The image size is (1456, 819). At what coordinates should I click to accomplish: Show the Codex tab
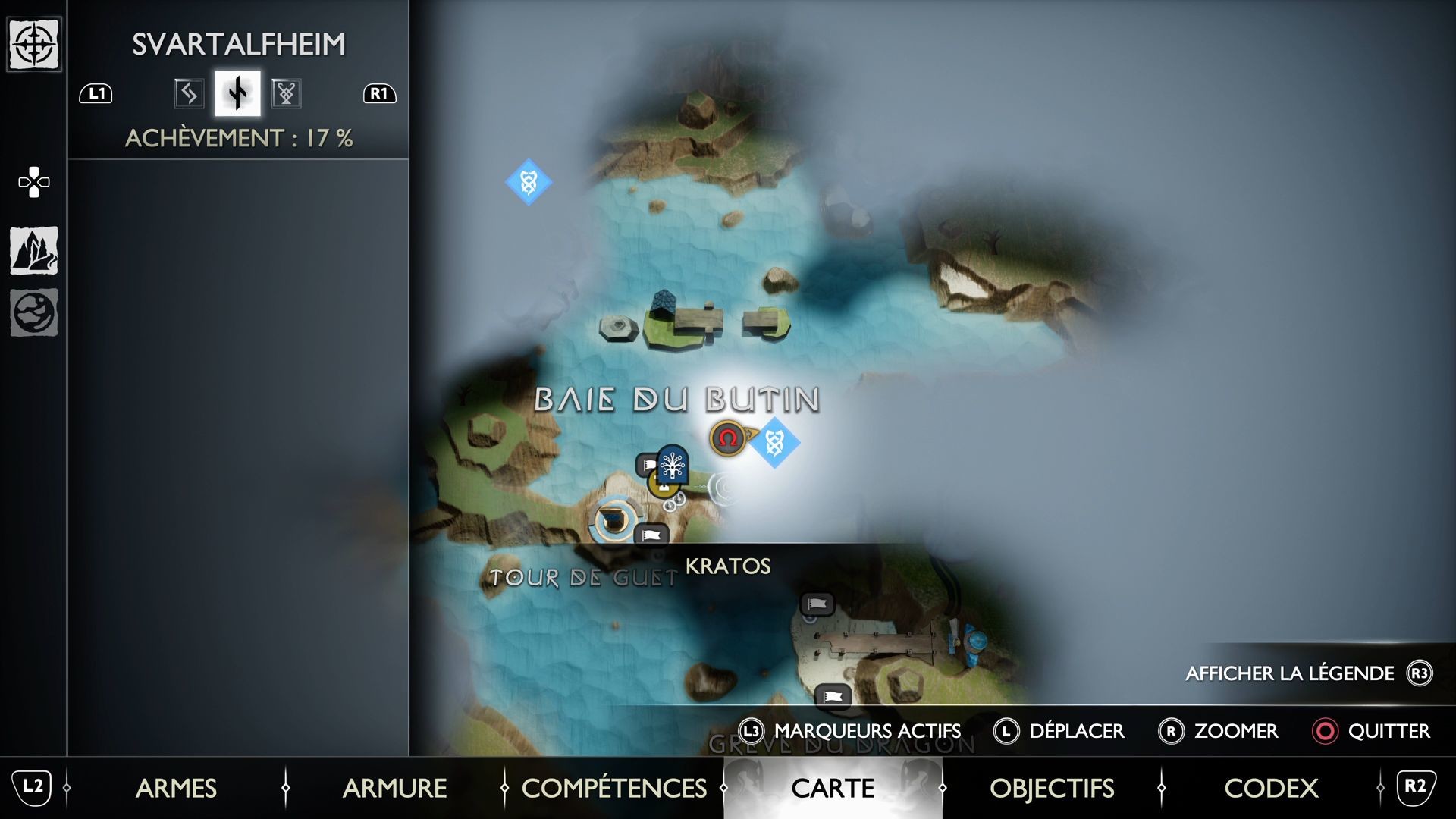point(1270,788)
